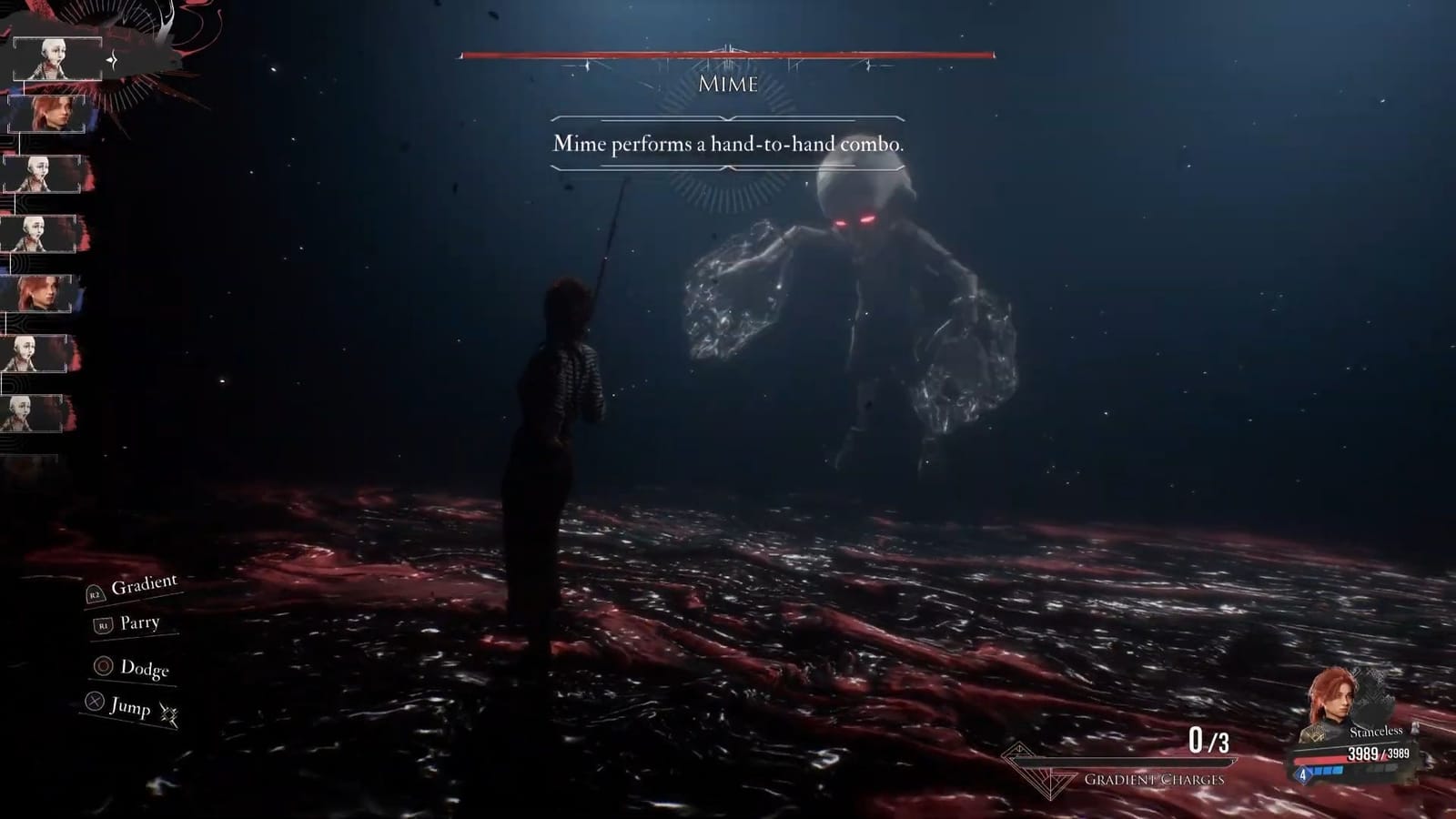Image resolution: width=1456 pixels, height=819 pixels.
Task: Click the Gradient action label
Action: coord(145,587)
